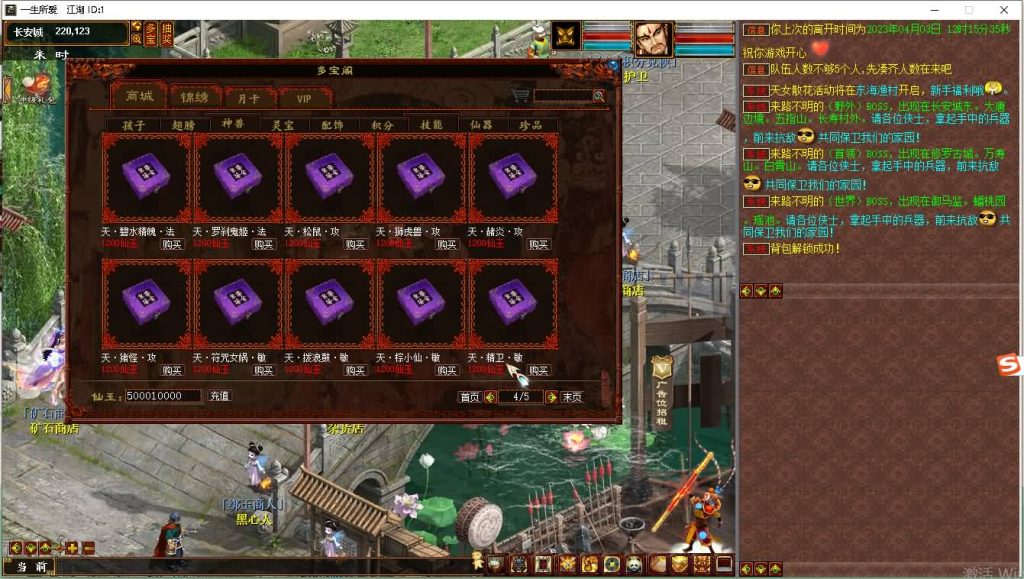
Task: Click the 充值 recharge button
Action: (x=220, y=396)
